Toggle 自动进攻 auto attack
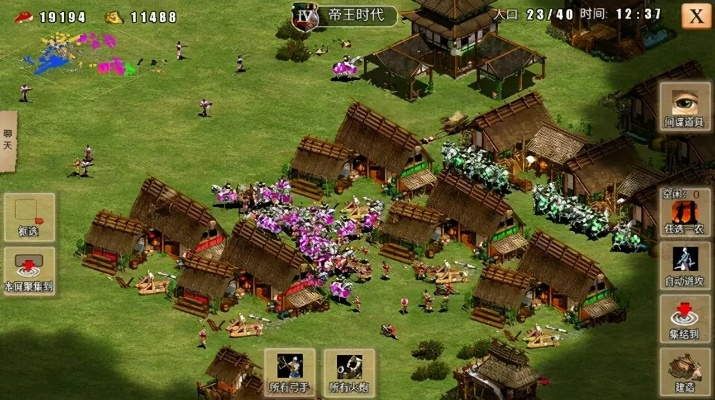This screenshot has width=715, height=400. [x=685, y=266]
